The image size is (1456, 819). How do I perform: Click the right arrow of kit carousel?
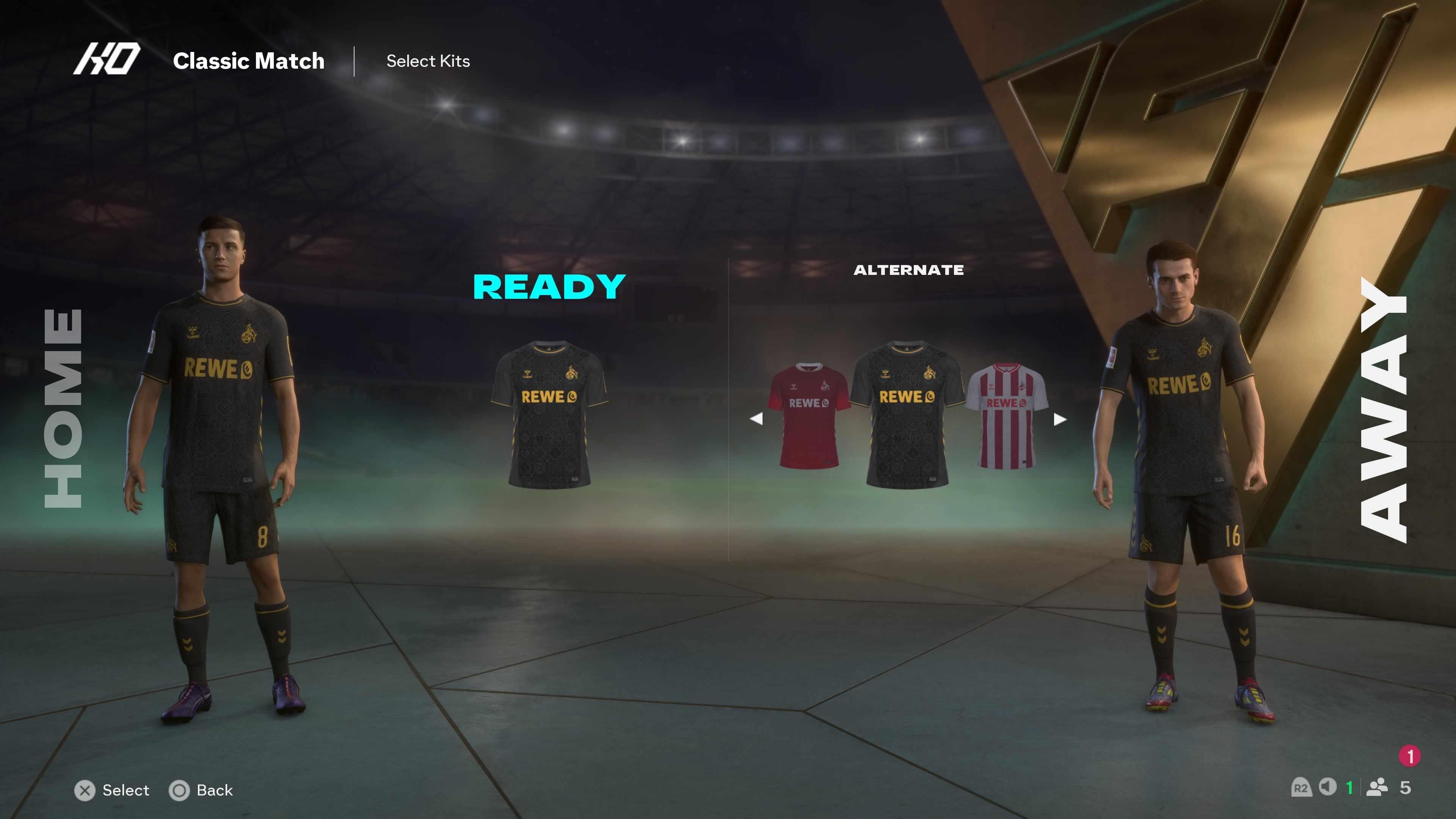1060,419
